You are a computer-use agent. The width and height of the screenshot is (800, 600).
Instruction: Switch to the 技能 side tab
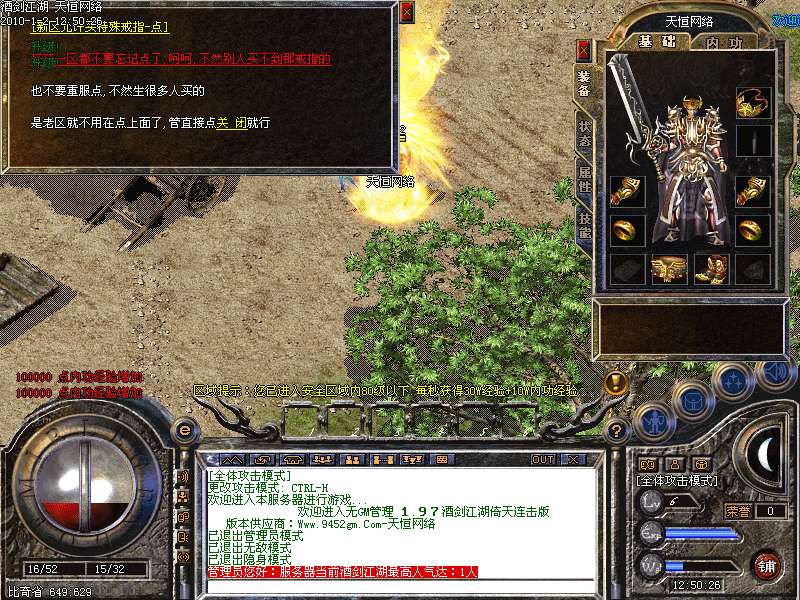pos(584,225)
